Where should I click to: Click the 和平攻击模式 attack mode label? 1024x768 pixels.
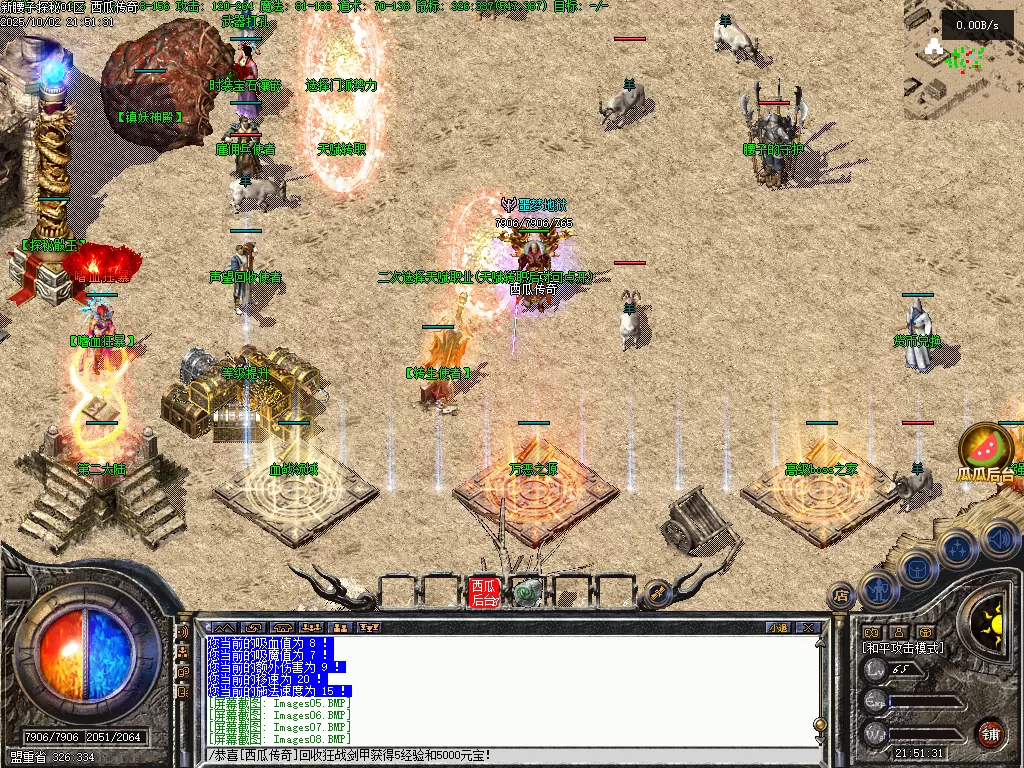point(903,648)
